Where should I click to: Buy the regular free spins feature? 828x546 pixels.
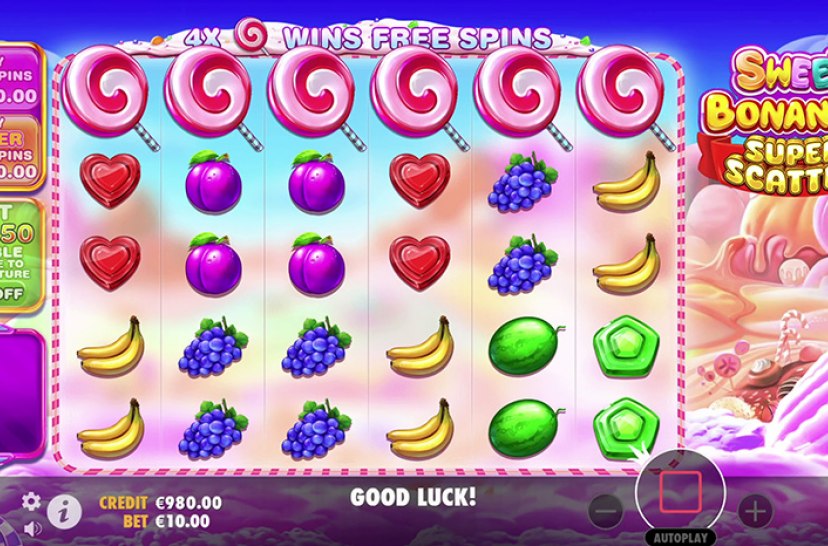point(20,75)
